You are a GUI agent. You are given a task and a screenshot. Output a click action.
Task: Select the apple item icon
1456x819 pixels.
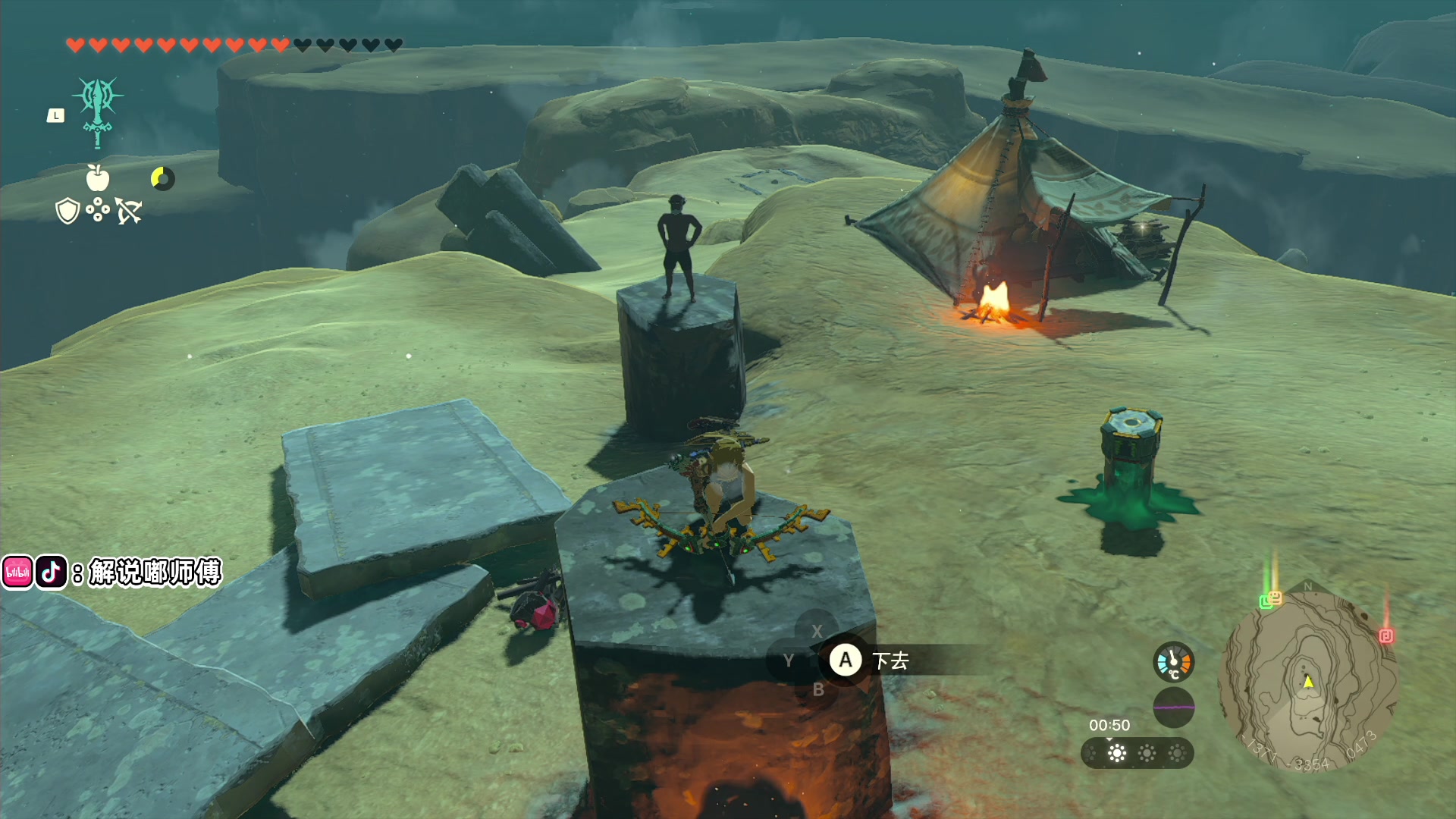pos(98,178)
